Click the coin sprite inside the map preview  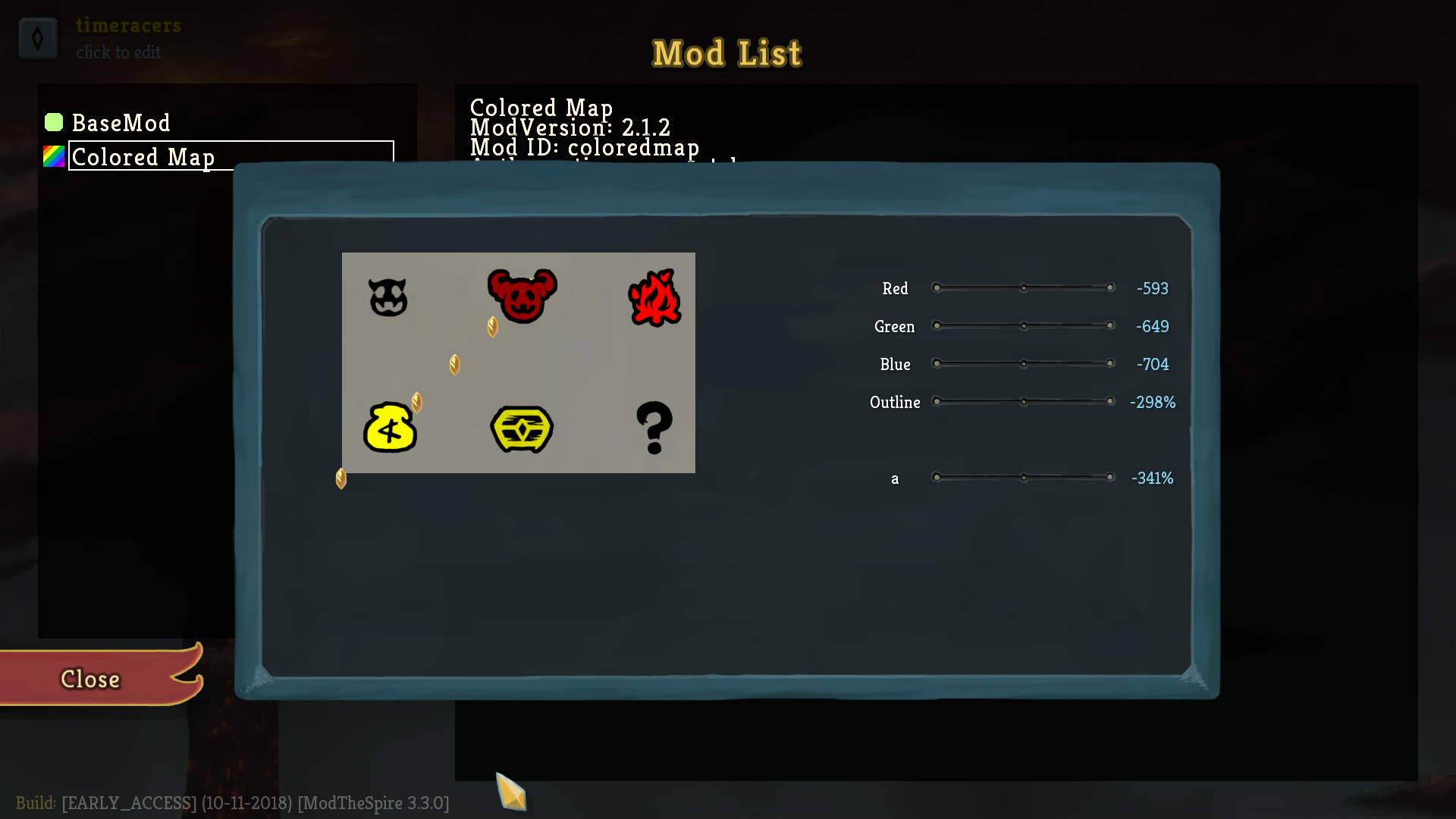[x=454, y=364]
